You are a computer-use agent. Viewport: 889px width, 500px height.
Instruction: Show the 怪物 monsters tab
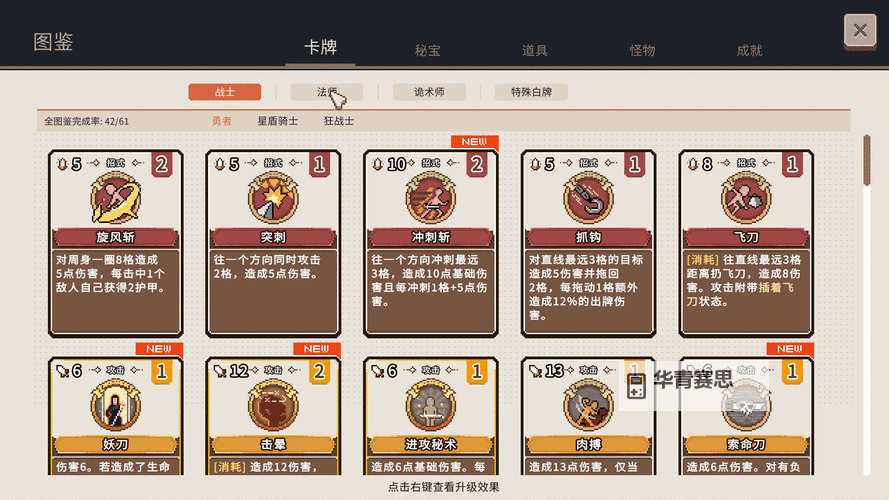tap(642, 50)
